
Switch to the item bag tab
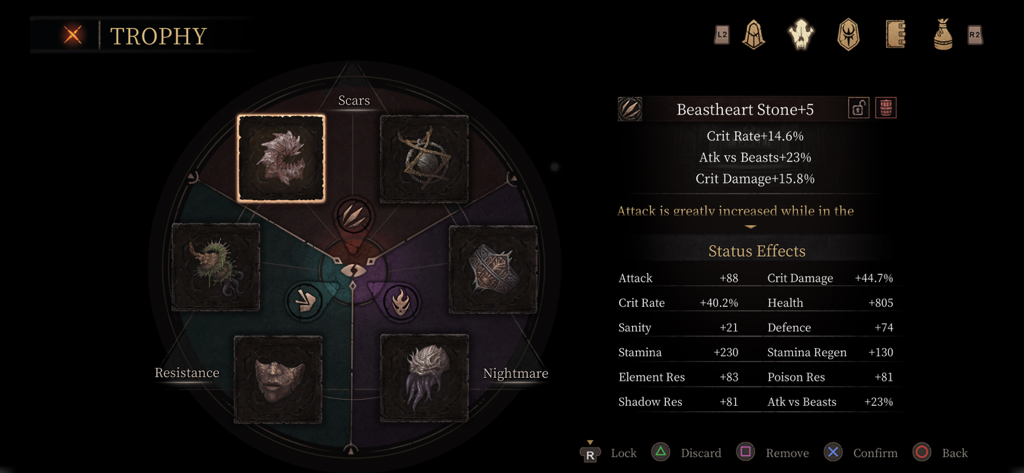coord(942,35)
